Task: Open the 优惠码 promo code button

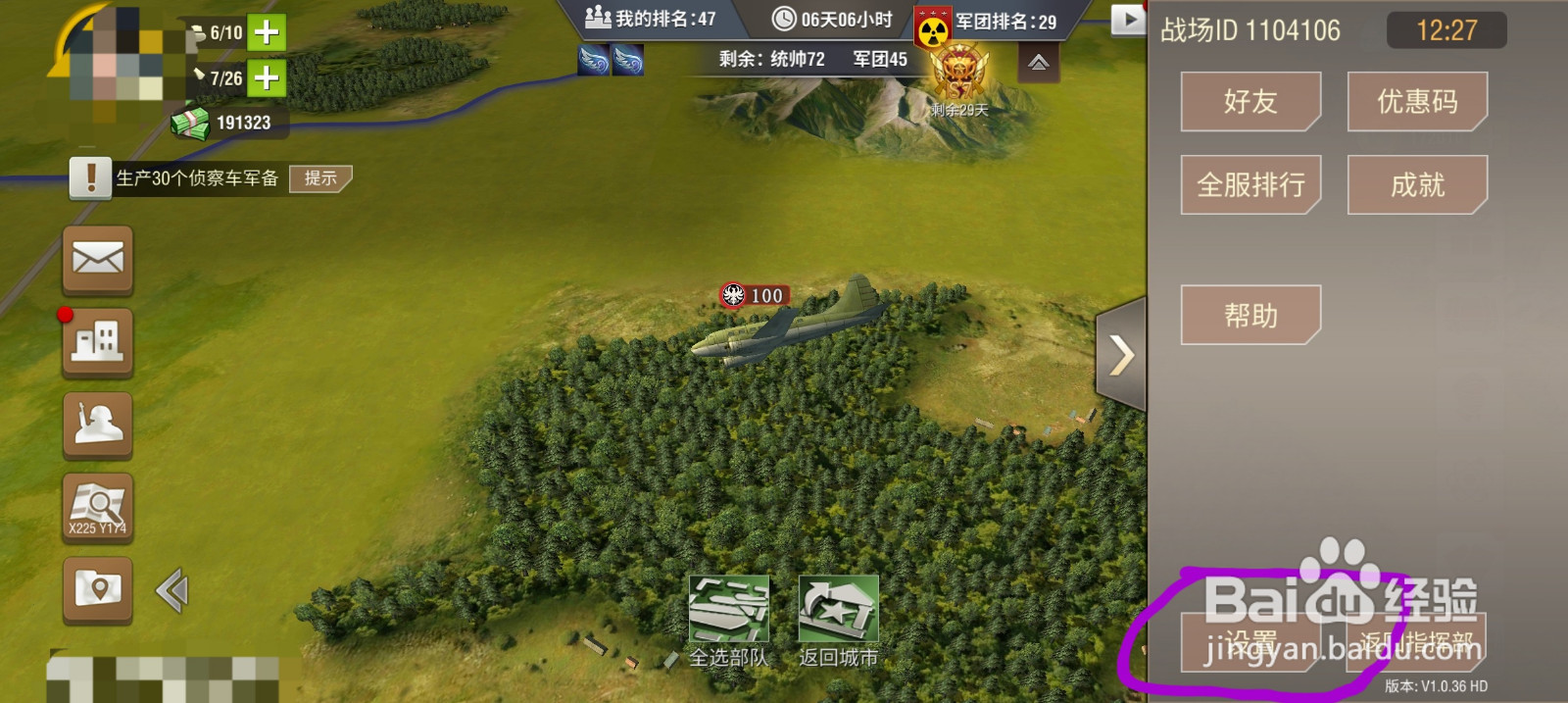Action: click(x=1417, y=101)
